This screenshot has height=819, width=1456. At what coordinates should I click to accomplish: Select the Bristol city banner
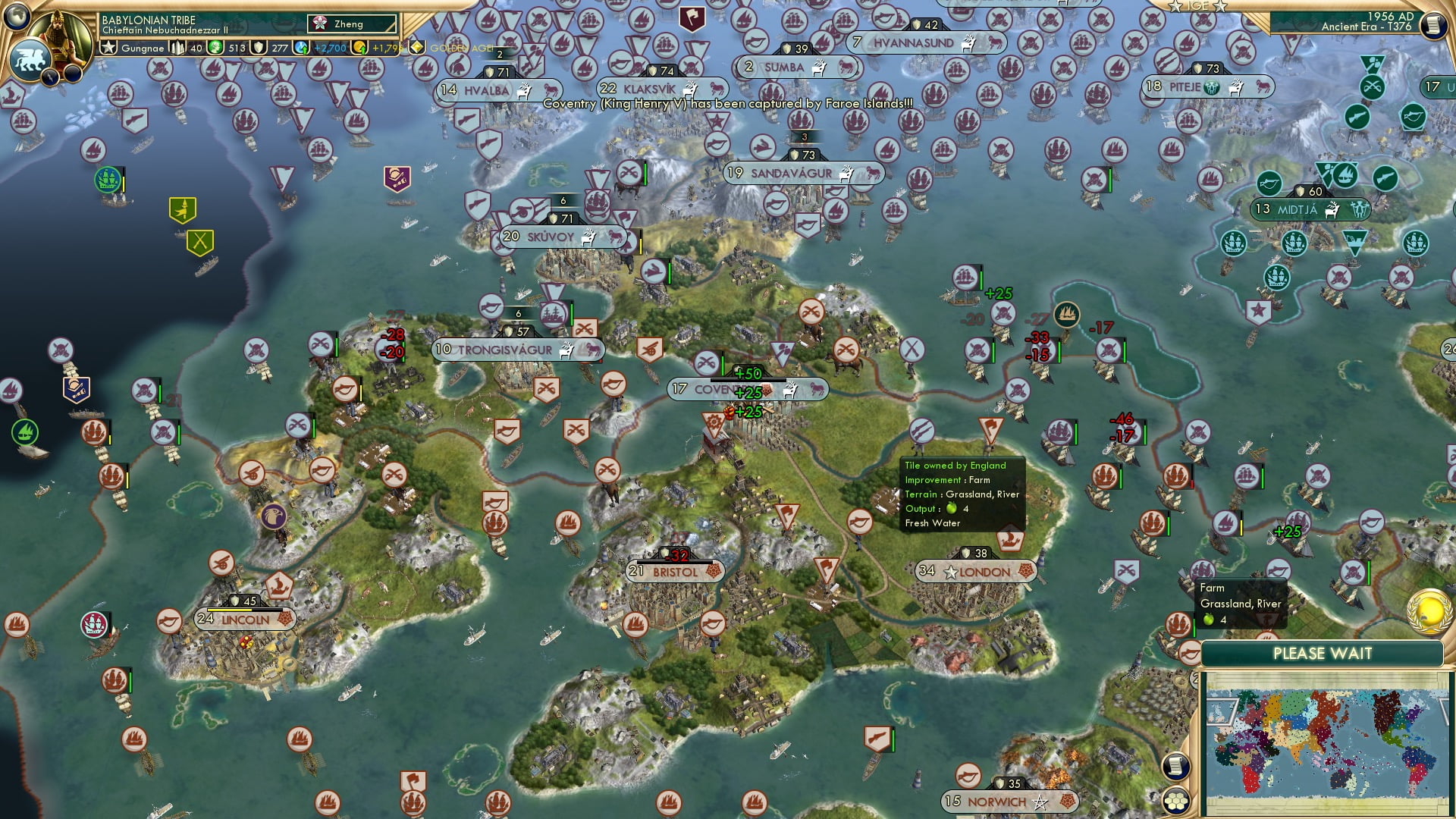point(674,572)
